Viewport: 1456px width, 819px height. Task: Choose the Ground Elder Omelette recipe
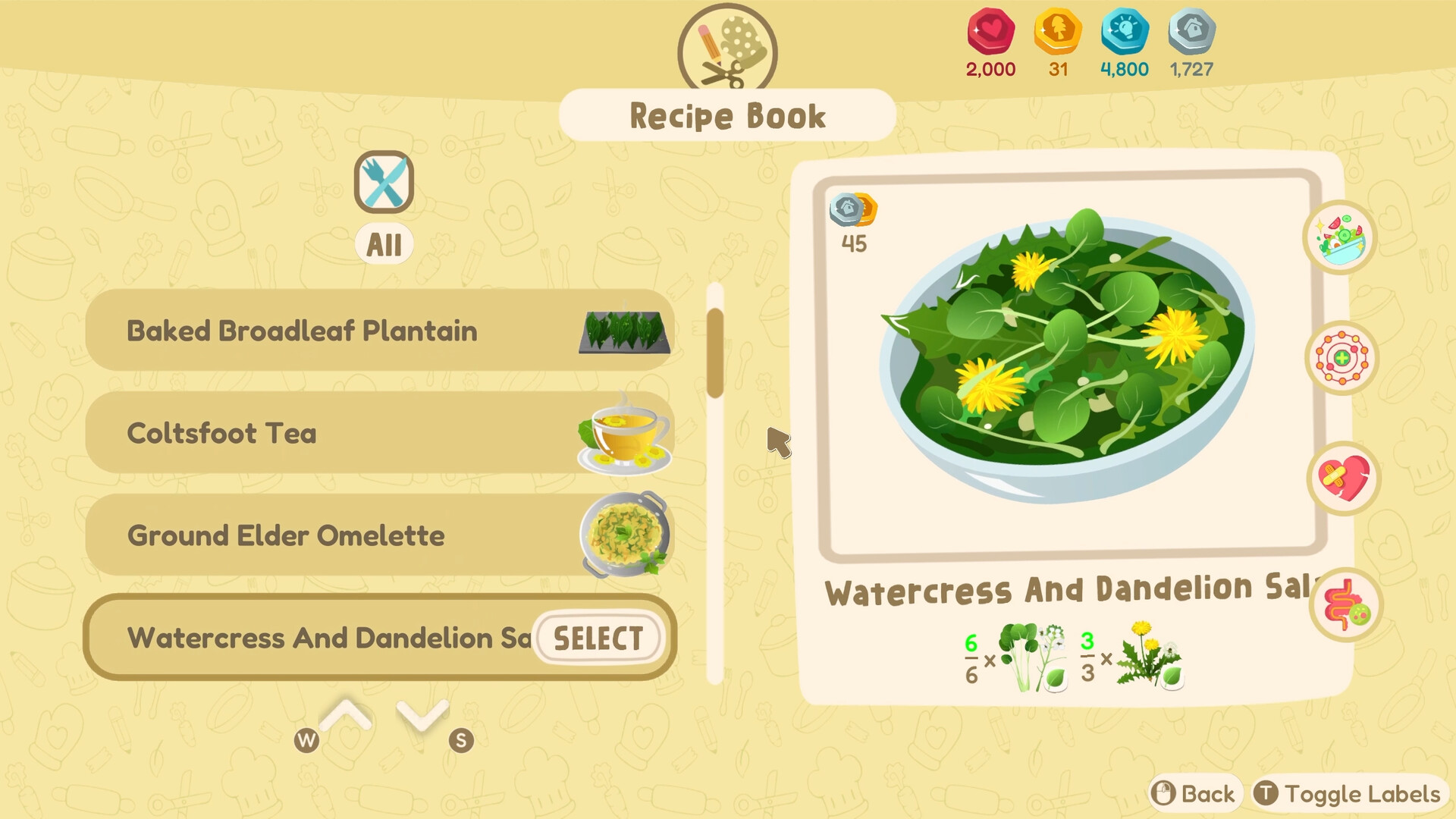point(341,535)
